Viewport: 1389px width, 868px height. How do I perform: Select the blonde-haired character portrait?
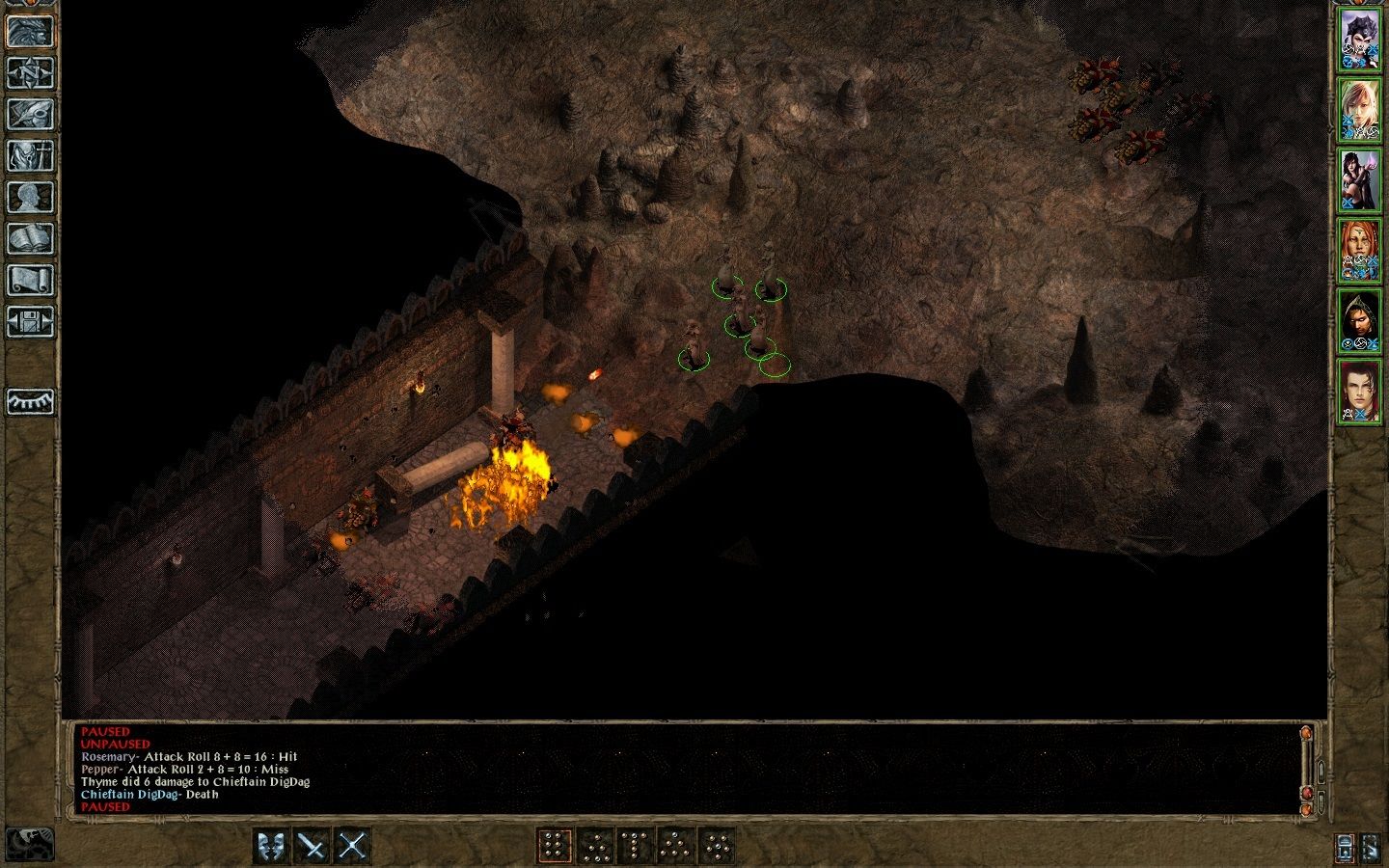[1359, 110]
